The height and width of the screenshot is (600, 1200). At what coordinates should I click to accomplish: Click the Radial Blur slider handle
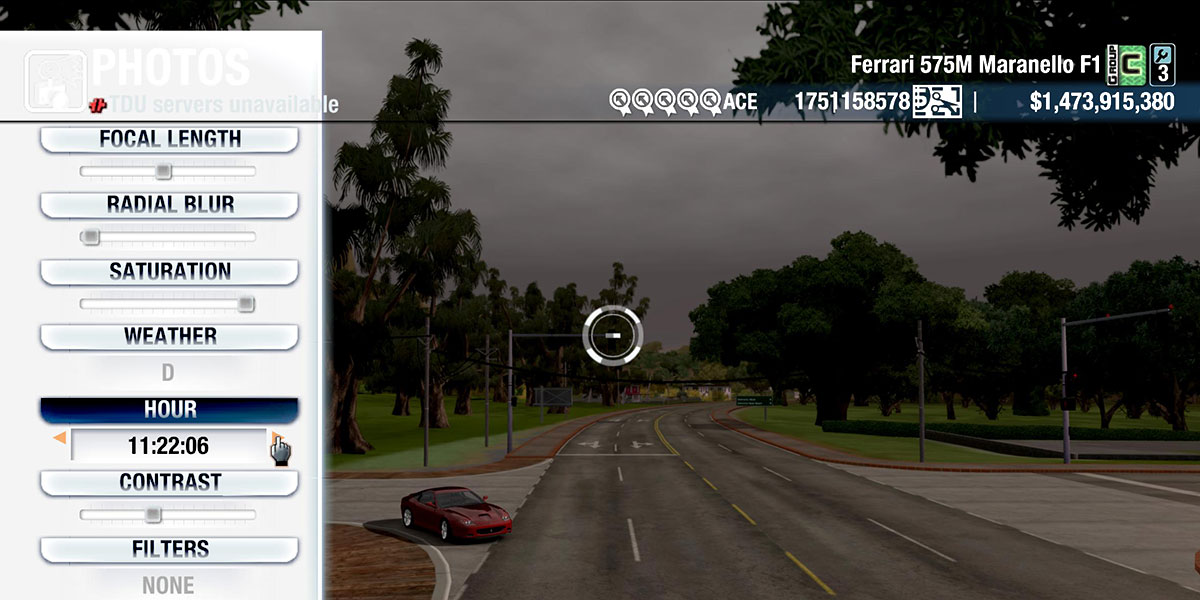click(x=90, y=237)
